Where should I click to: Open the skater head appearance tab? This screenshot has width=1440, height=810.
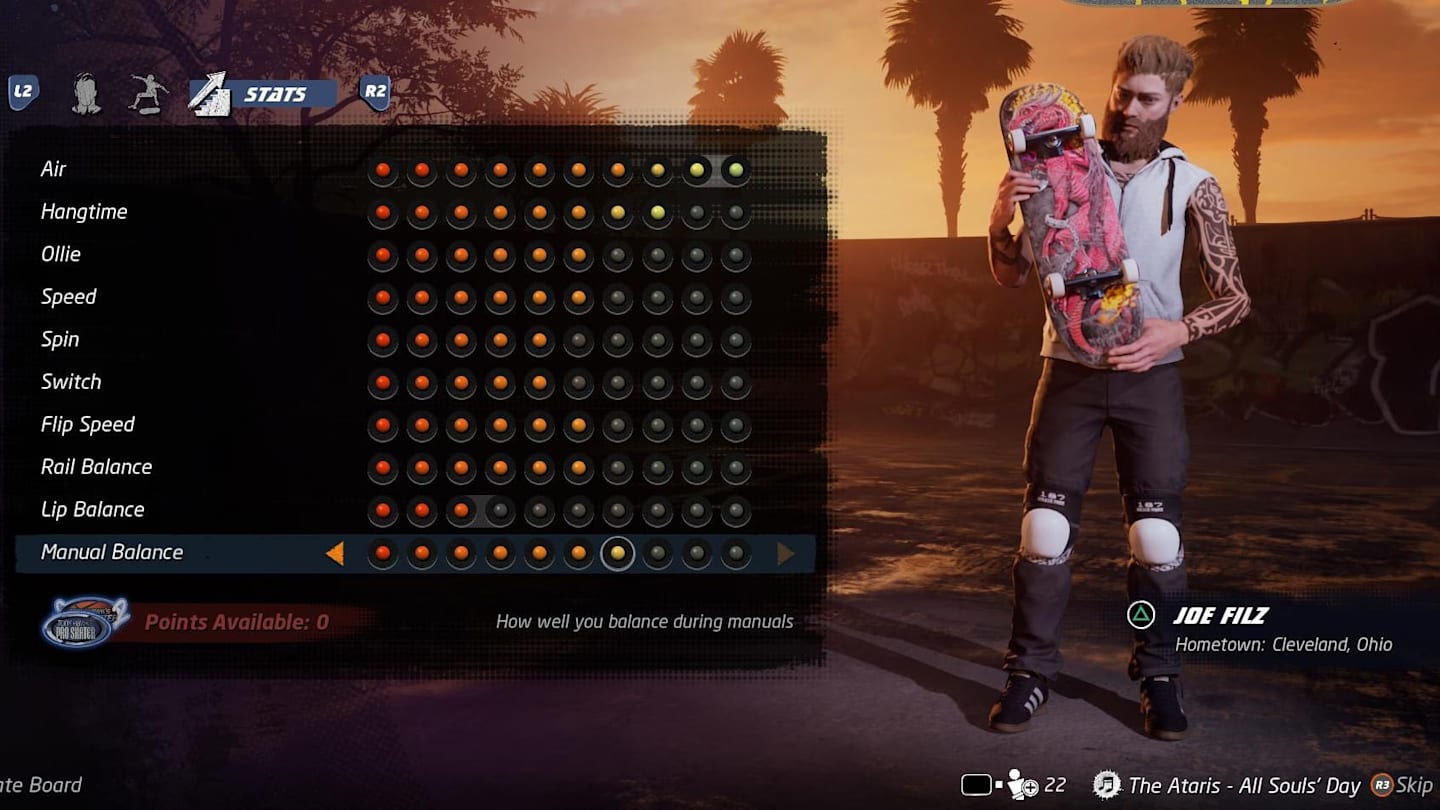coord(87,94)
